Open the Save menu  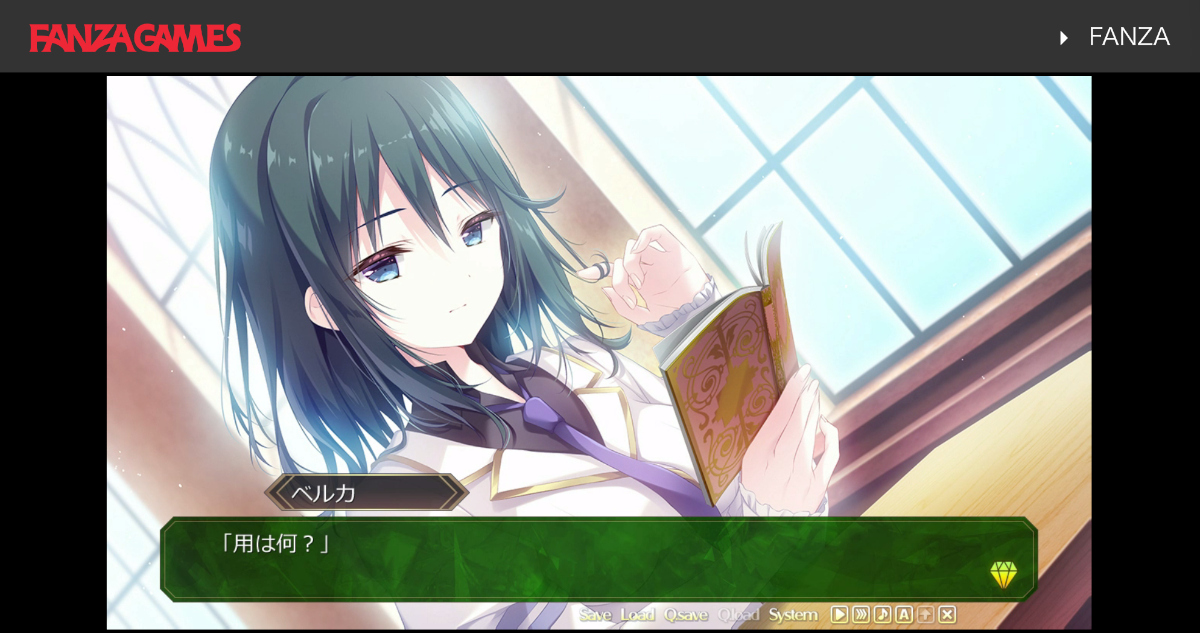pos(595,615)
